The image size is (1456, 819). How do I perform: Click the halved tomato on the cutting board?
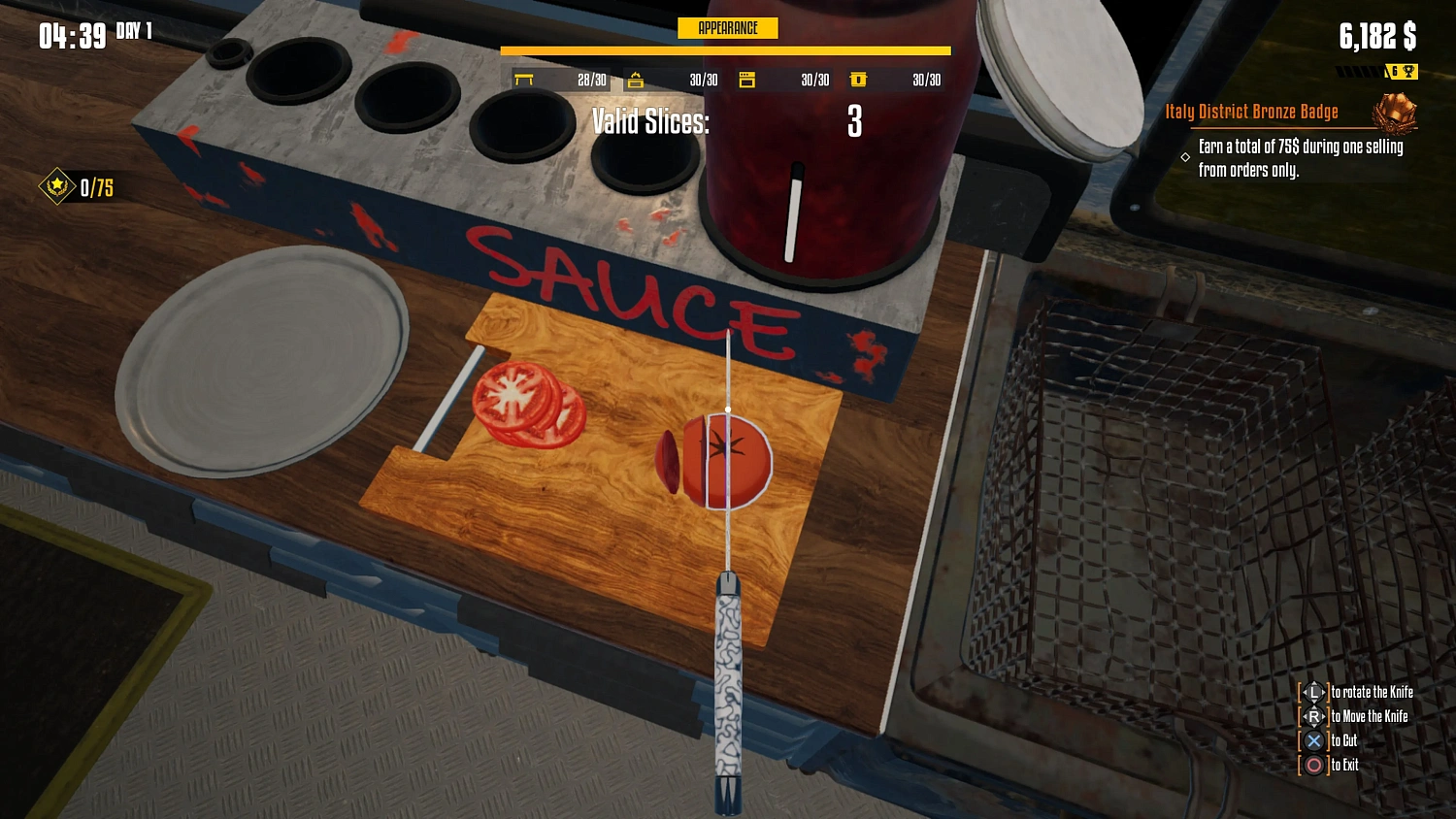pos(726,459)
